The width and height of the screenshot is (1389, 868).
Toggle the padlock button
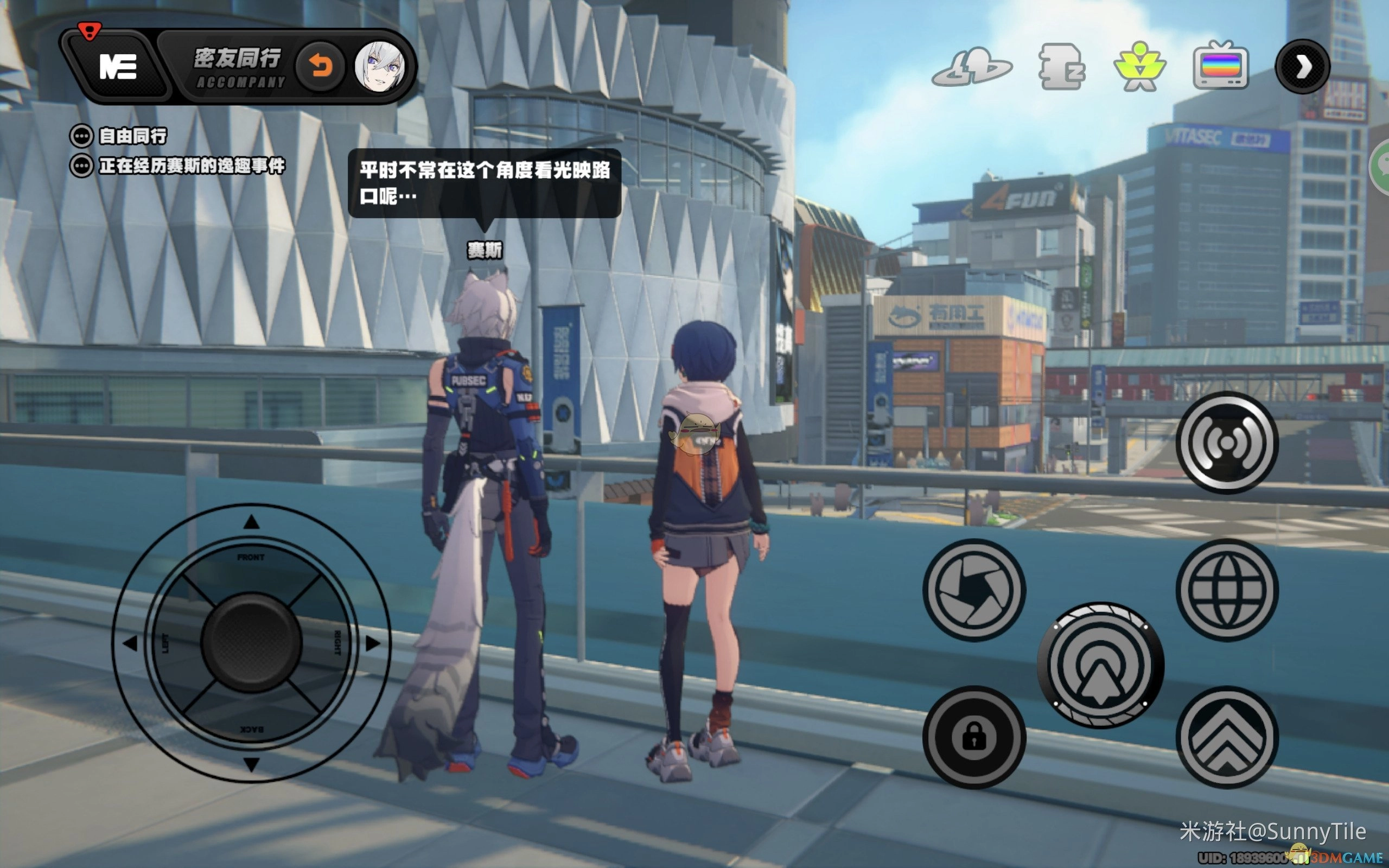click(974, 737)
